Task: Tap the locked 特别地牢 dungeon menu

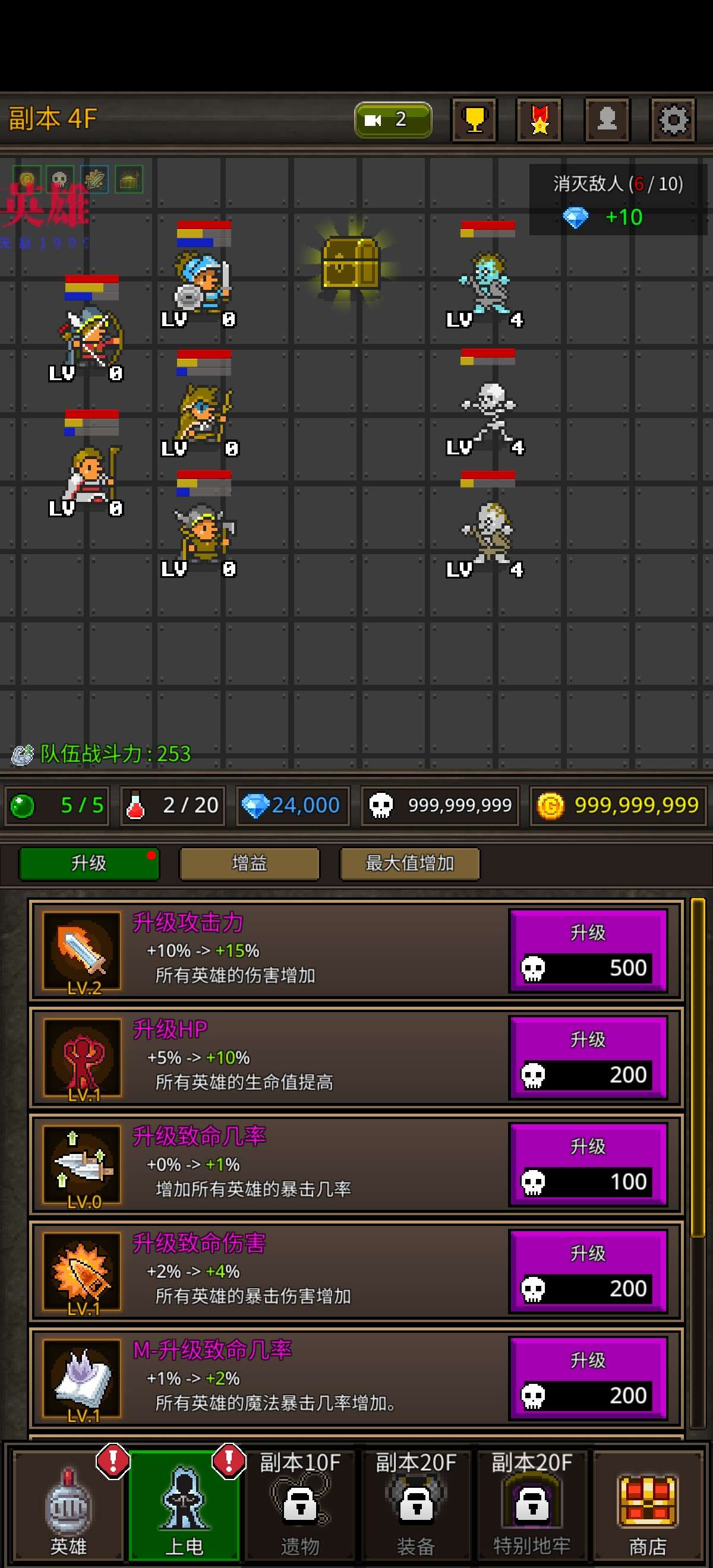Action: tap(532, 1504)
